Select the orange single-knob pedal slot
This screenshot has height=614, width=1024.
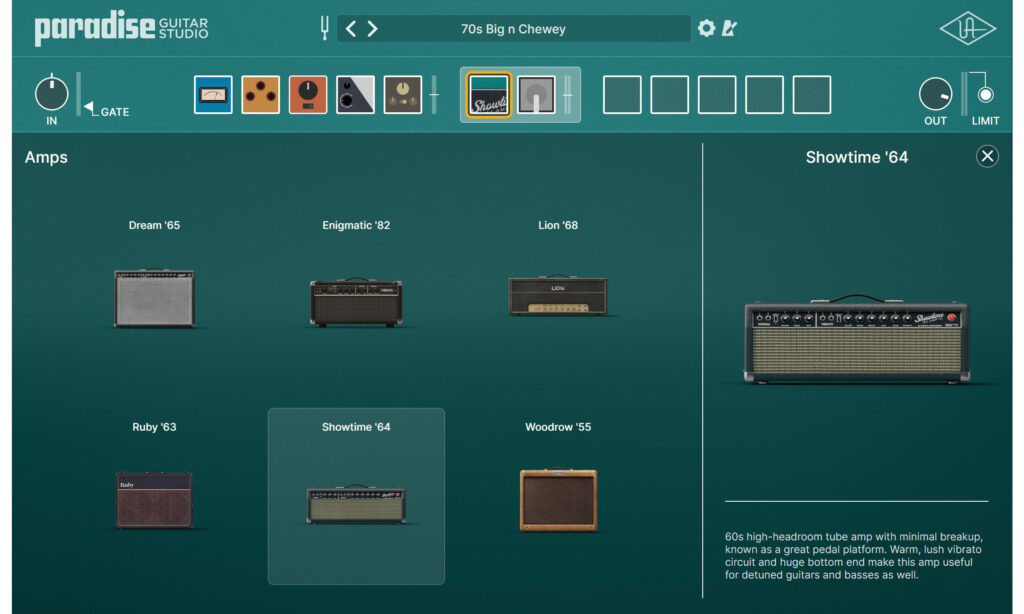click(308, 95)
